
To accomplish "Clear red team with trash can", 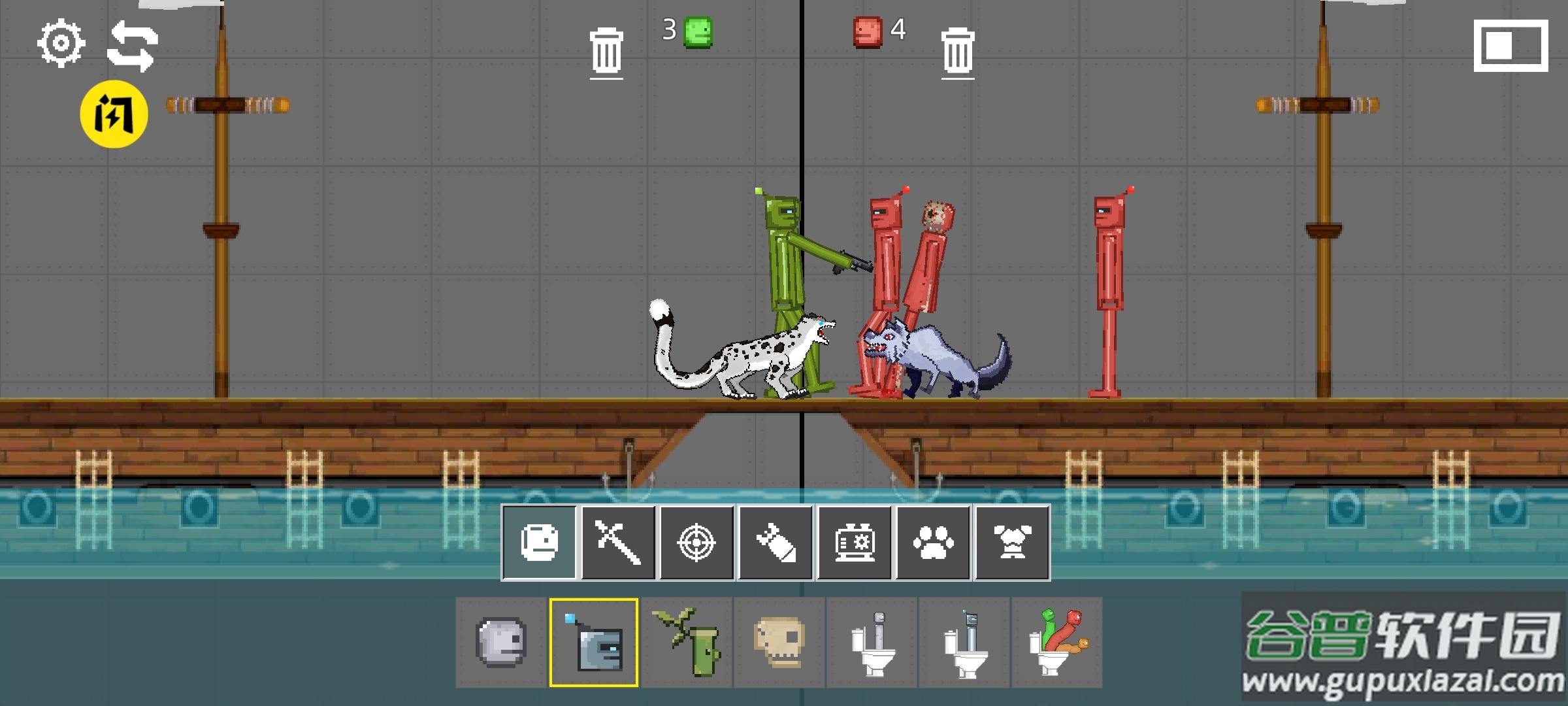I will pos(958,52).
